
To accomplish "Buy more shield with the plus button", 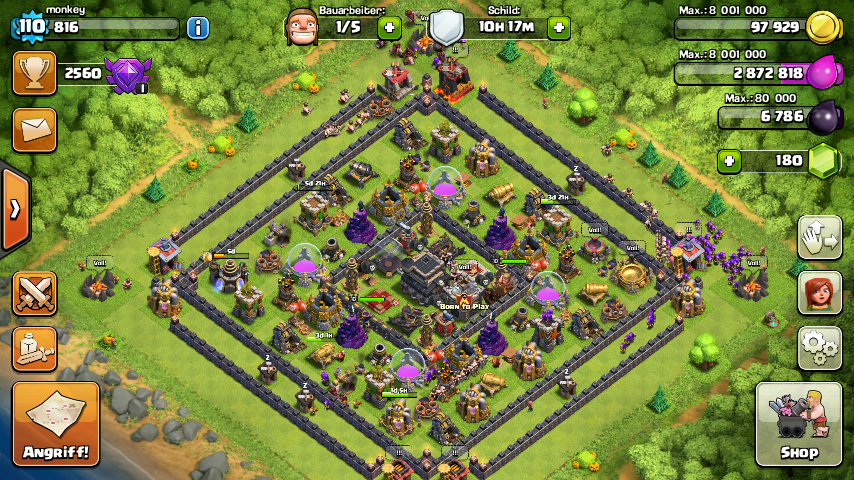I will pyautogui.click(x=559, y=28).
